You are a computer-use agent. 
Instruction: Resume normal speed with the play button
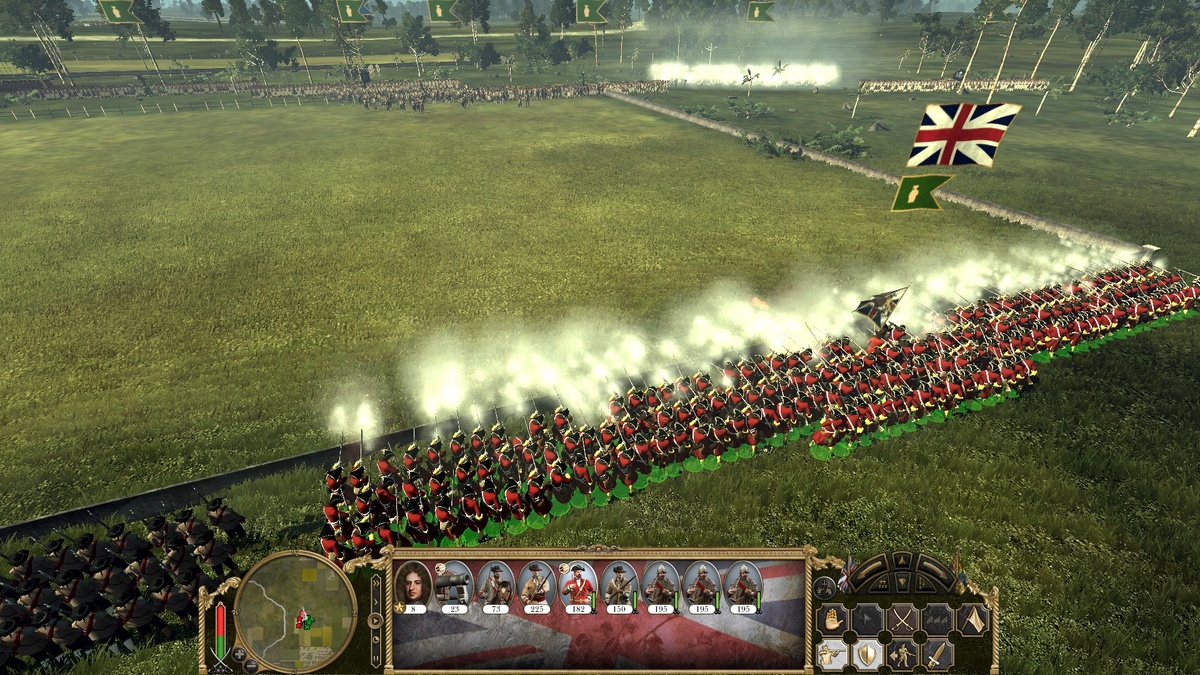376,620
